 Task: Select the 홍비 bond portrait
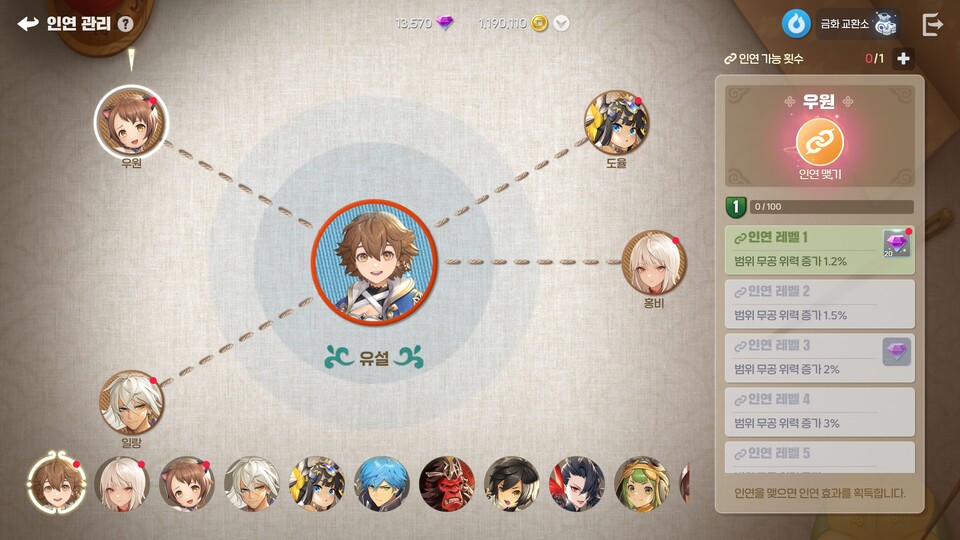point(654,262)
